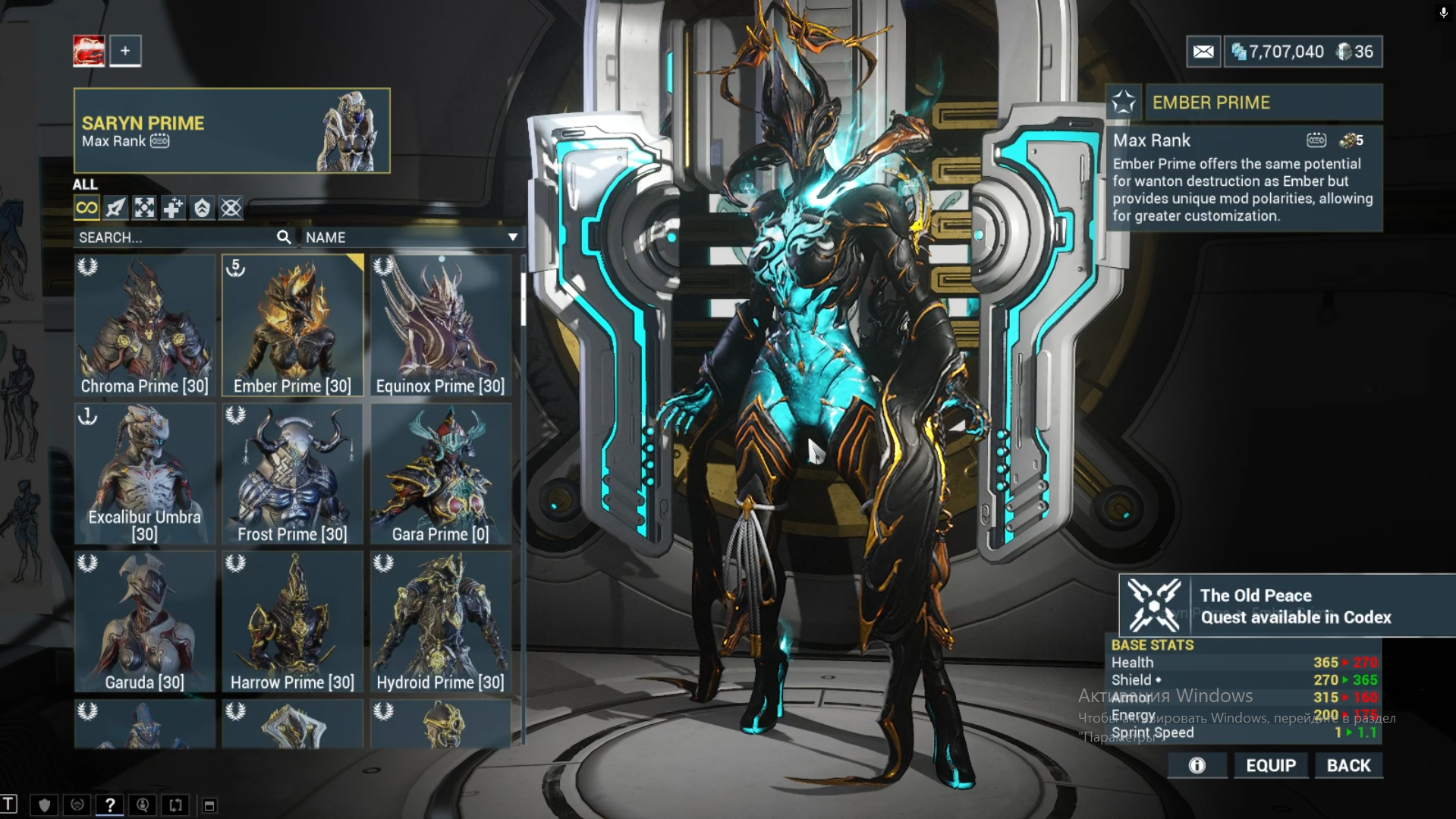Screen dimensions: 1456x819
Task: Favorite Ember Prime with the star icon
Action: (1124, 102)
